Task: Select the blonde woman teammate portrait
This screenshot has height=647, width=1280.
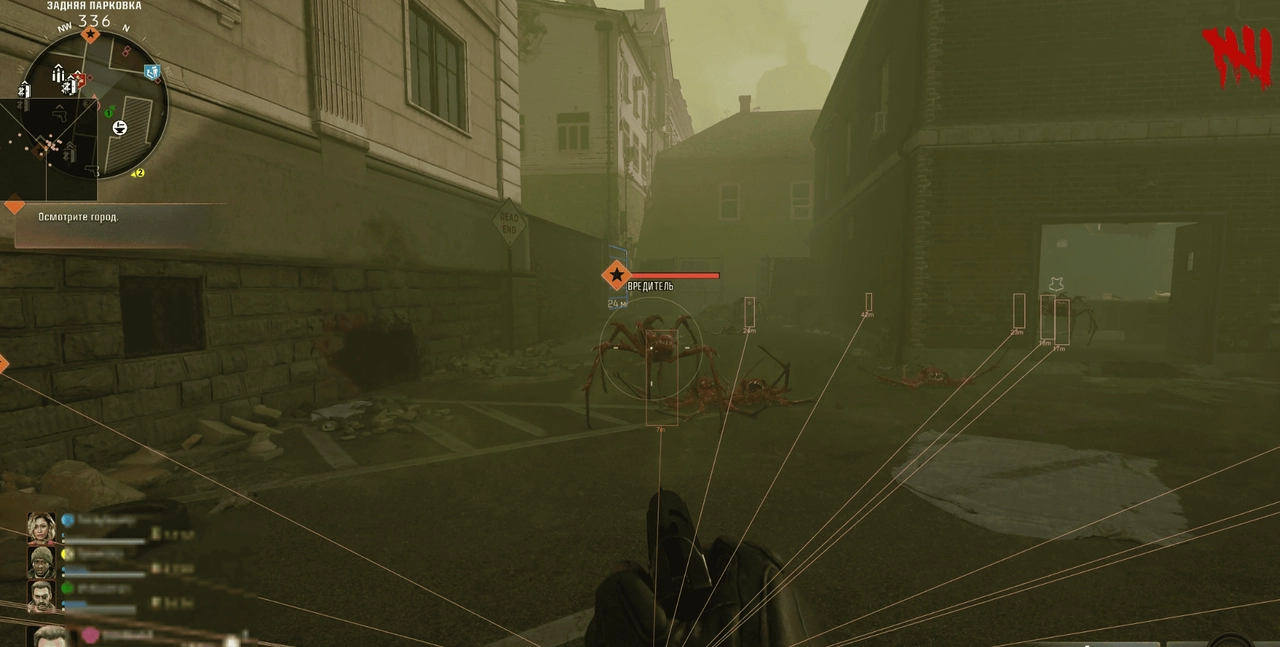Action: click(x=41, y=527)
